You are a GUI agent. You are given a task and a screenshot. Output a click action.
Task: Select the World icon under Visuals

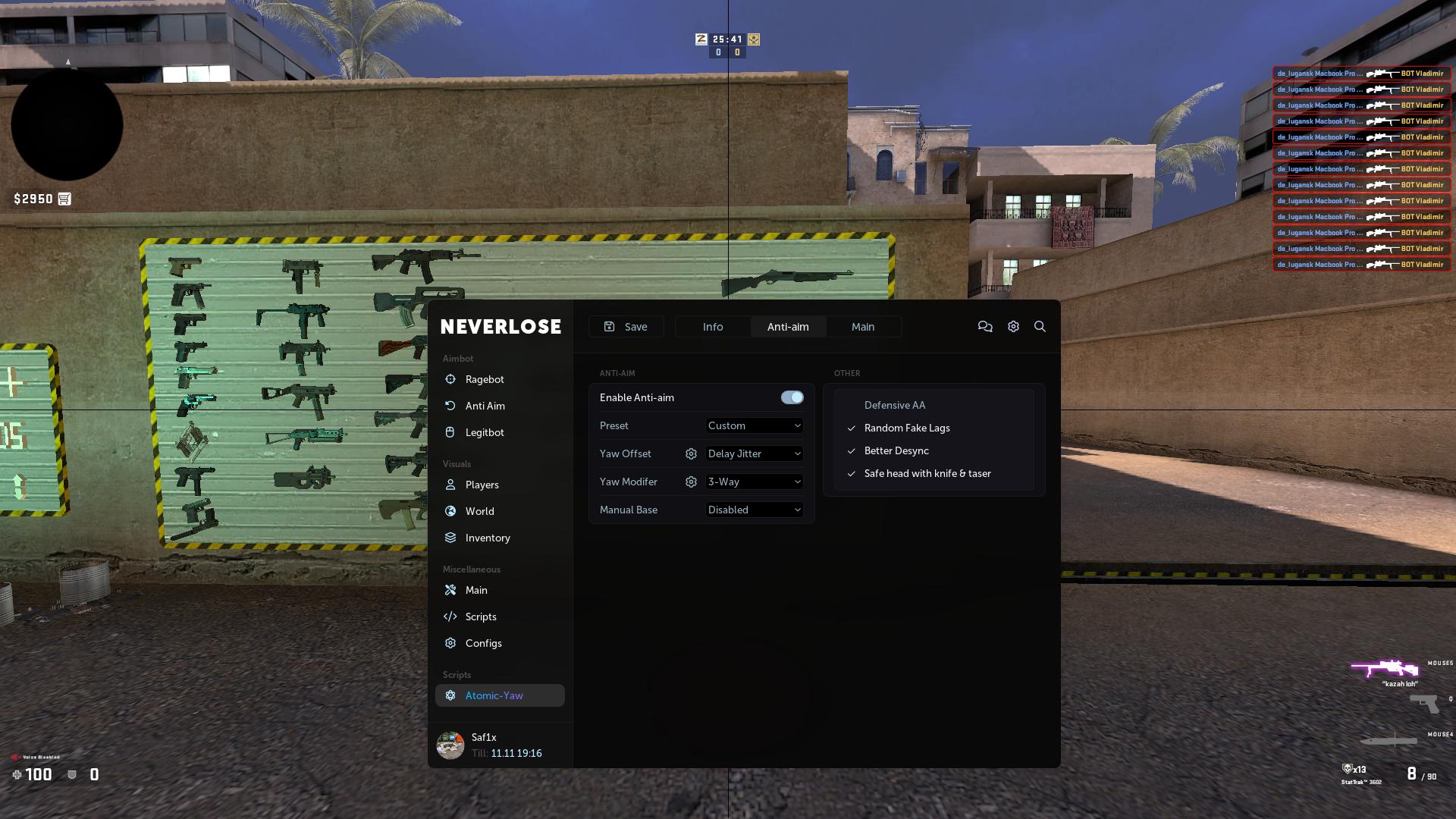tap(451, 511)
